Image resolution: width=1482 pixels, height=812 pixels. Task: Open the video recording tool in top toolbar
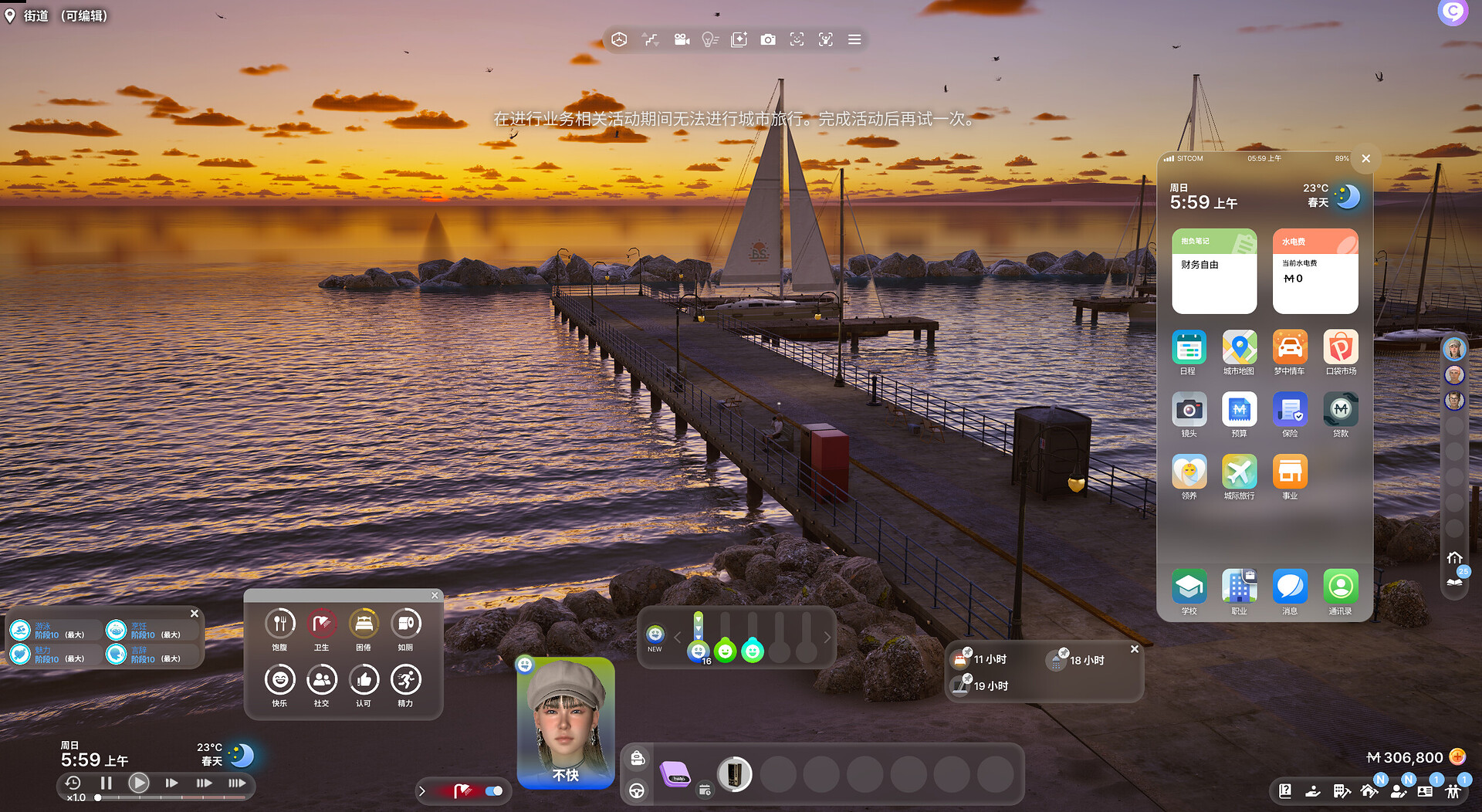coord(682,39)
